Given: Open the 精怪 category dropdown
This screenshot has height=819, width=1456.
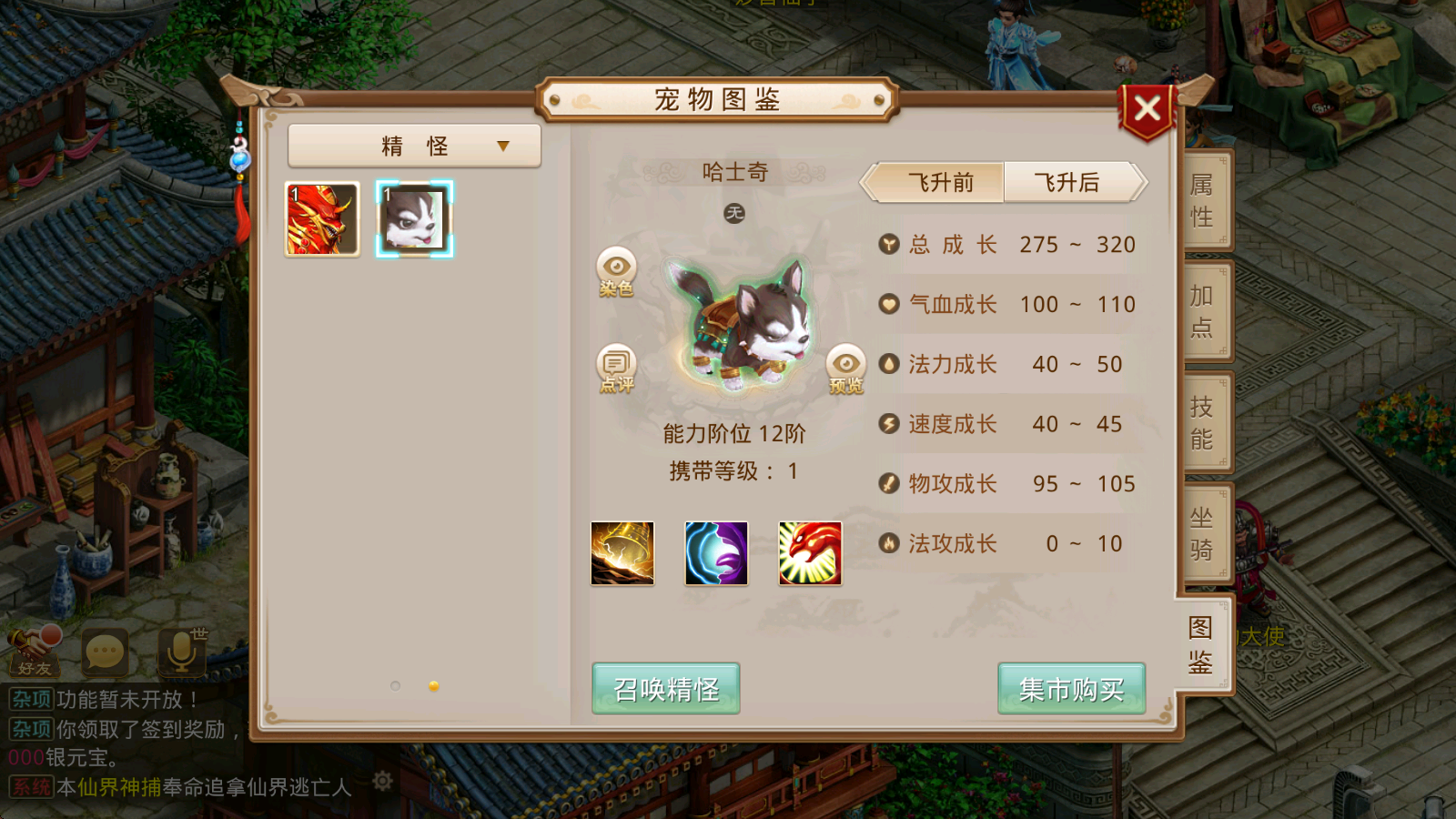Looking at the screenshot, I should pos(413,145).
